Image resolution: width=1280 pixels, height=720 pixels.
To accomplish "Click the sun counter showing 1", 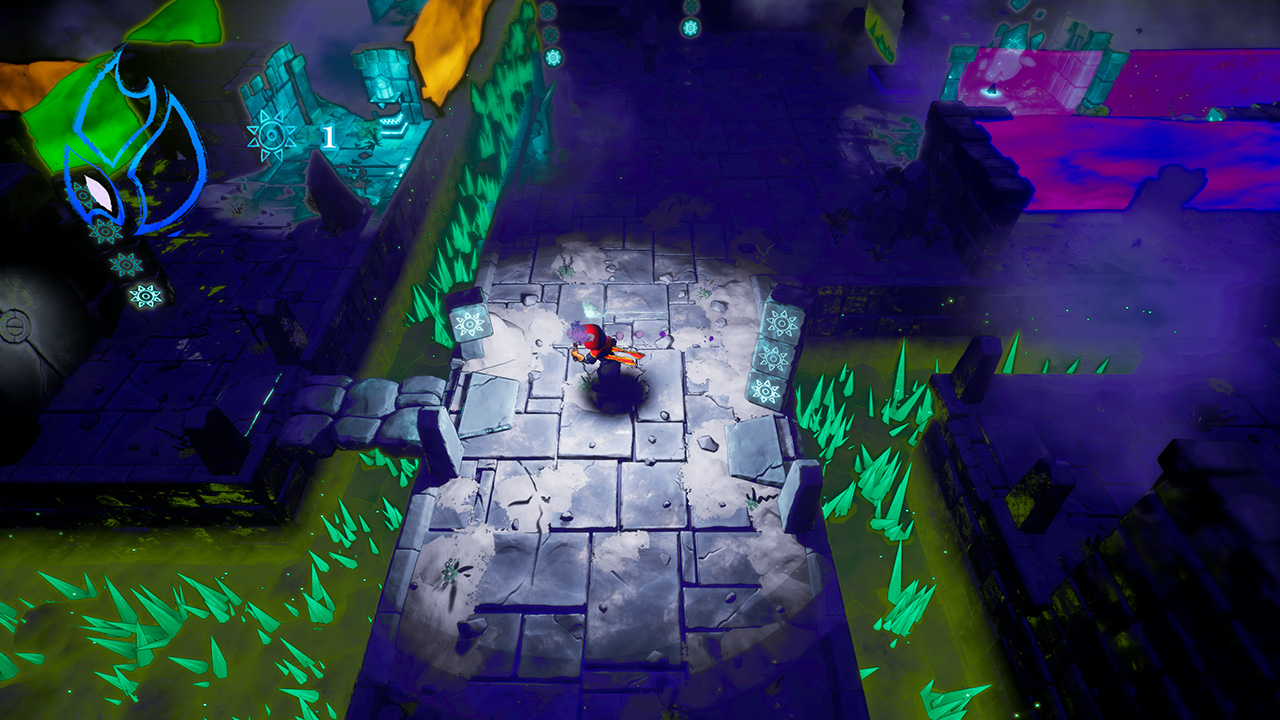I will click(330, 134).
